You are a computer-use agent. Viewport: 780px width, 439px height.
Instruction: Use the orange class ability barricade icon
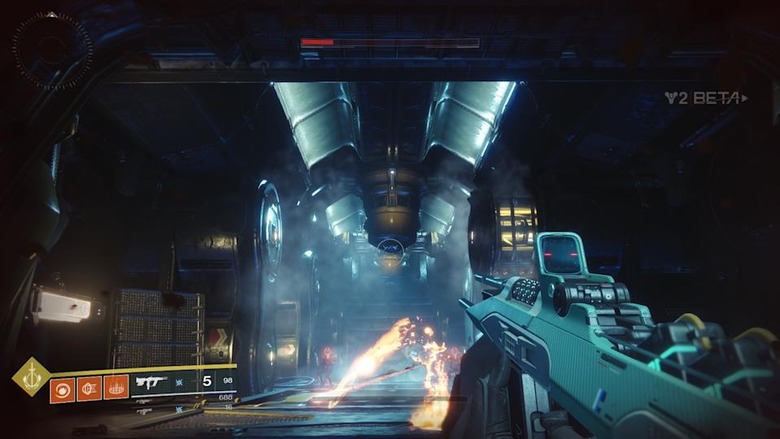pyautogui.click(x=116, y=387)
